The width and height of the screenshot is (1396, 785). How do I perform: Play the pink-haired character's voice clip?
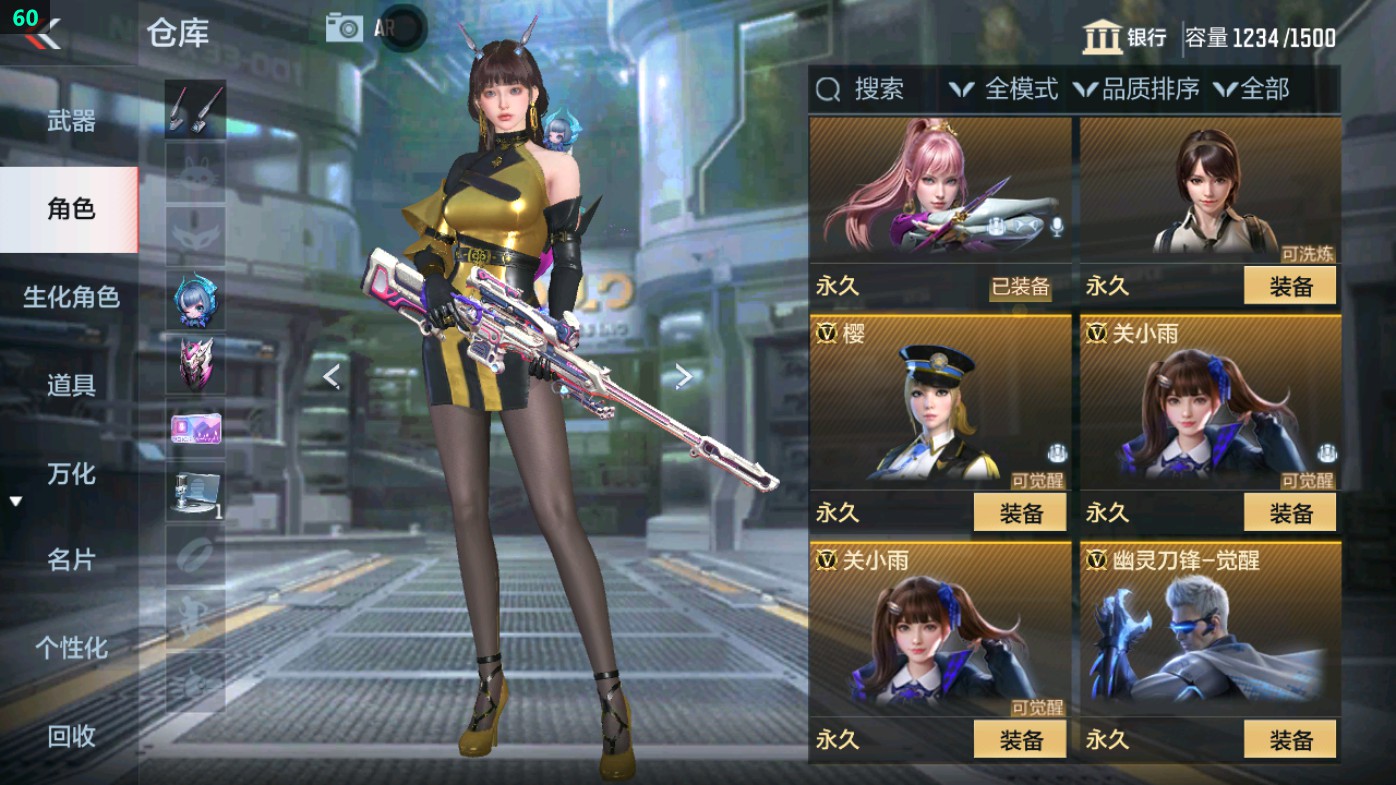click(1055, 227)
